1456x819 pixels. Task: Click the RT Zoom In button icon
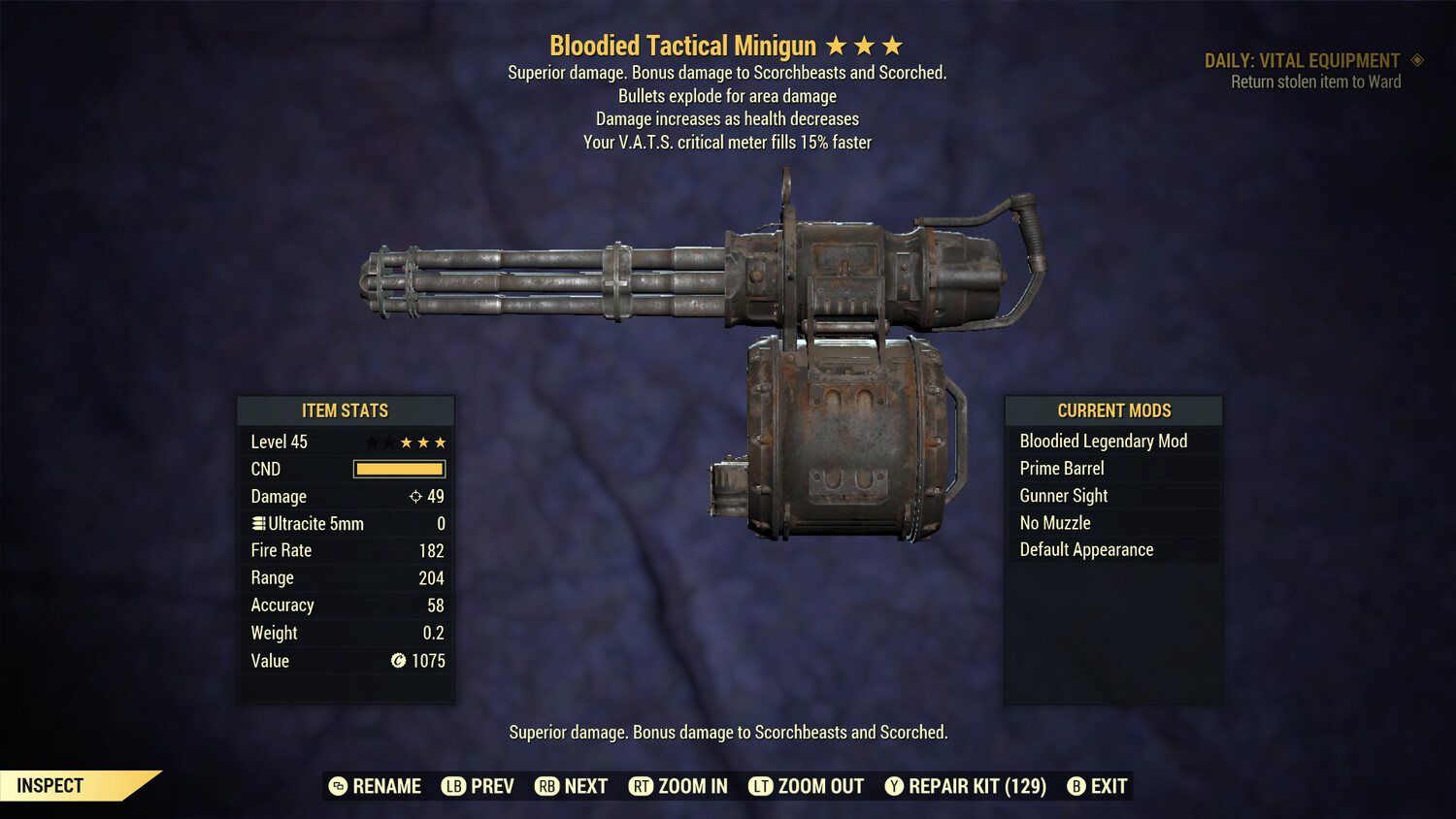tap(642, 786)
